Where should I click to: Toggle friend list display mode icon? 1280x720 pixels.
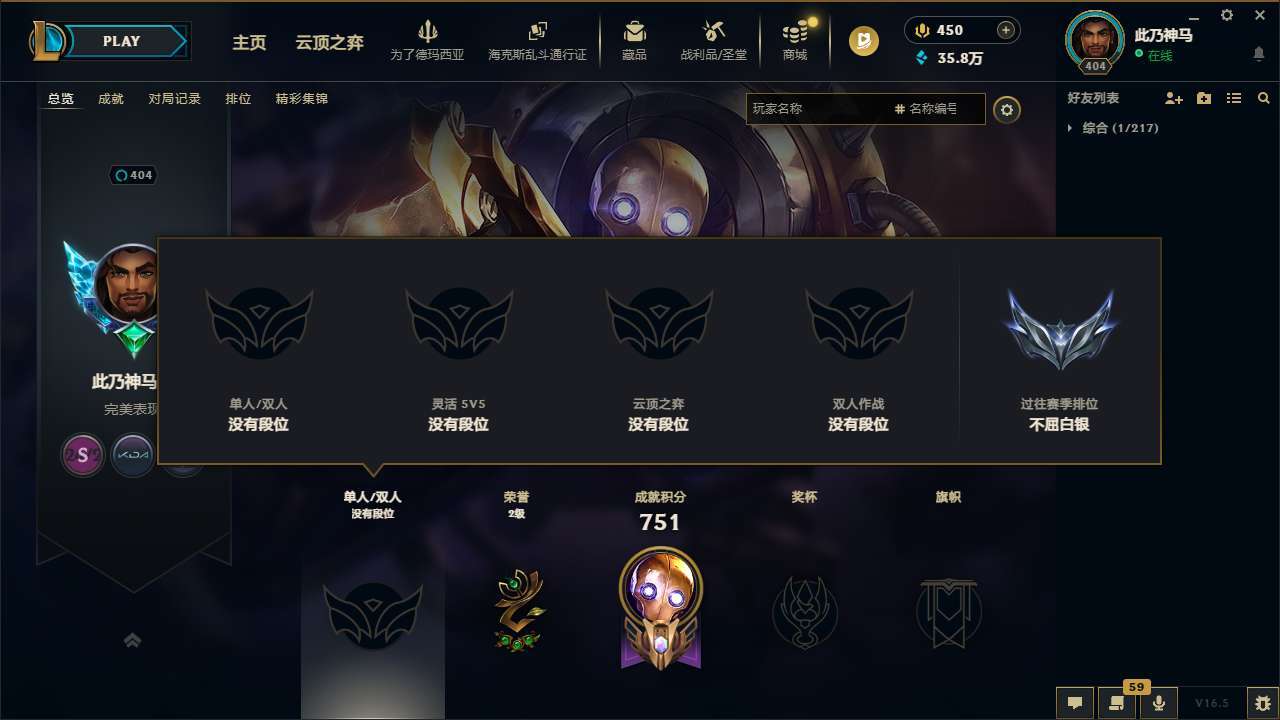pyautogui.click(x=1235, y=97)
